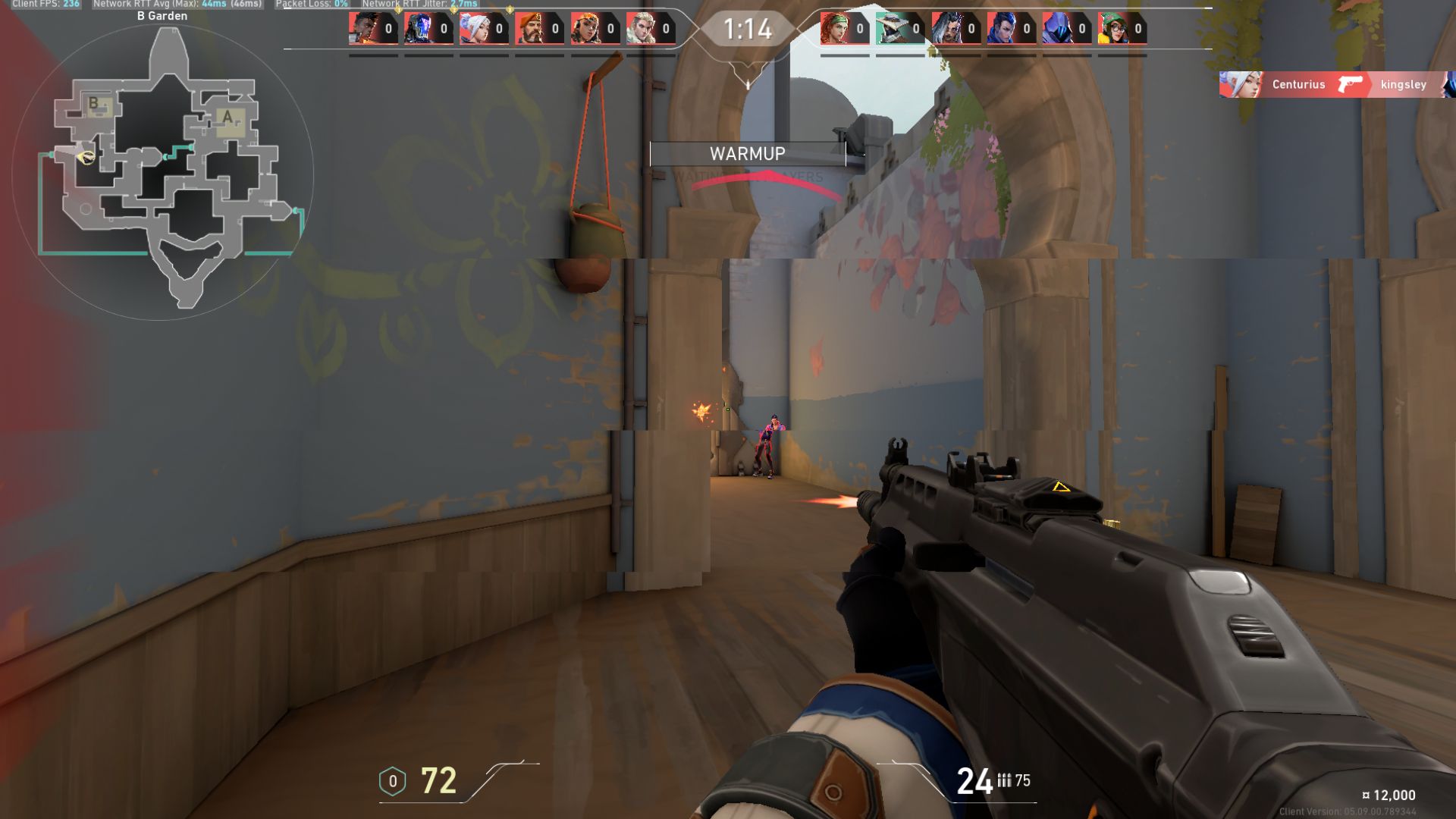
Task: Click the pistol icon in the kill feed
Action: (1350, 85)
